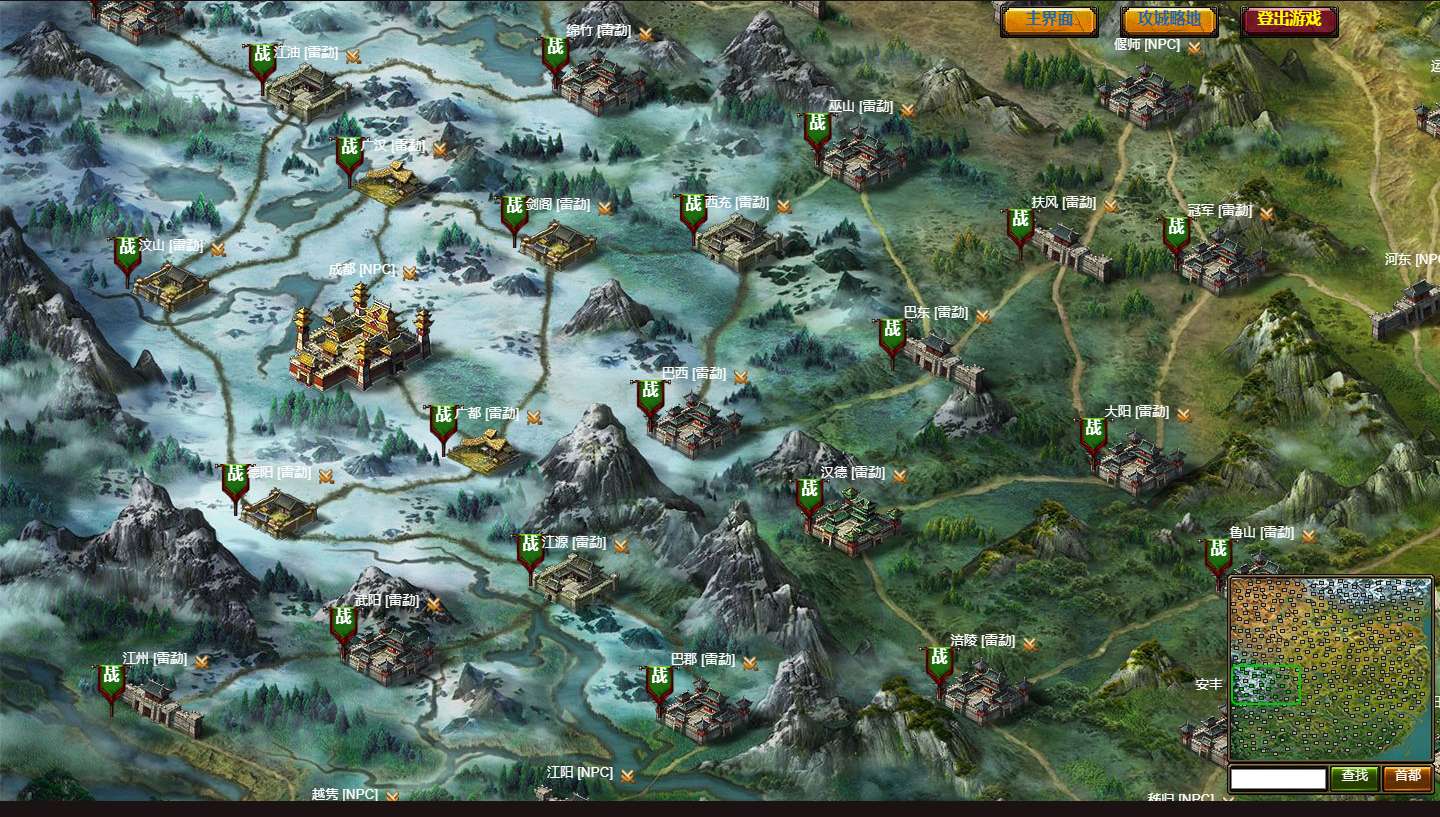Log out with the 登出游戏 button
This screenshot has width=1440, height=817.
[1289, 20]
